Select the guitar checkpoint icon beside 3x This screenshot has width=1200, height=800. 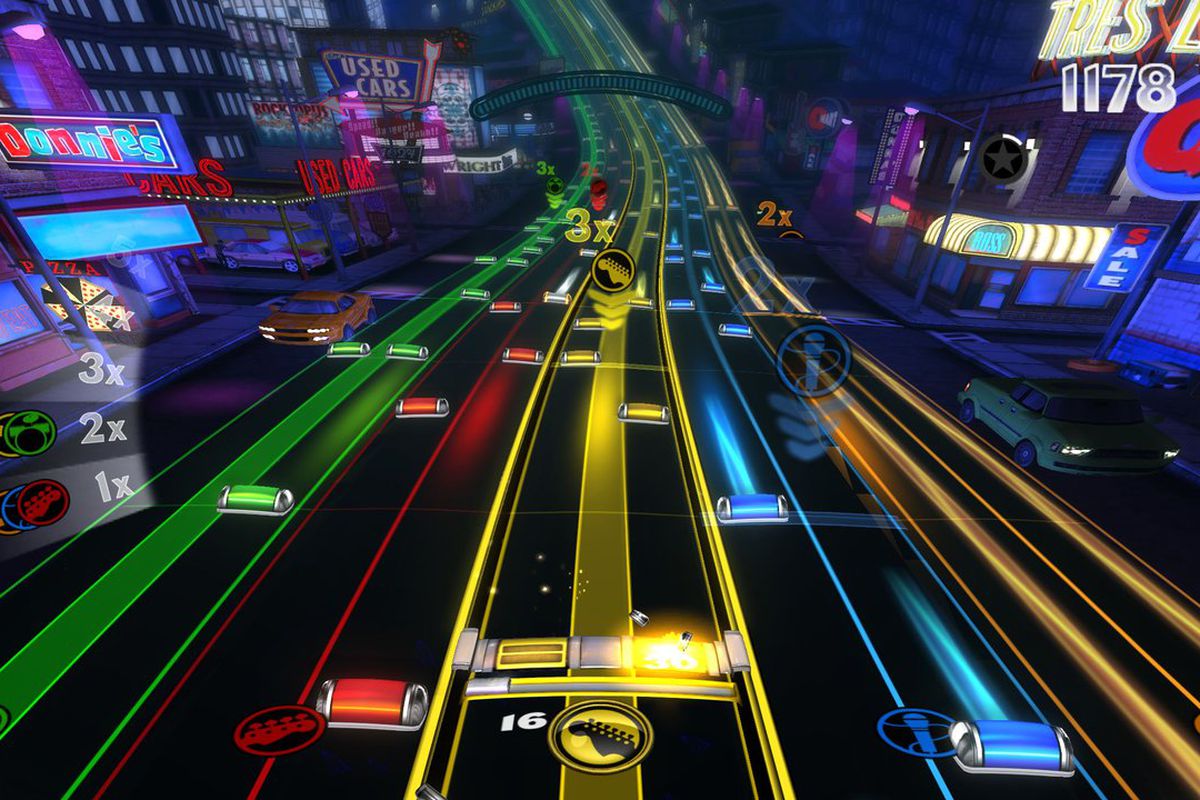[611, 269]
